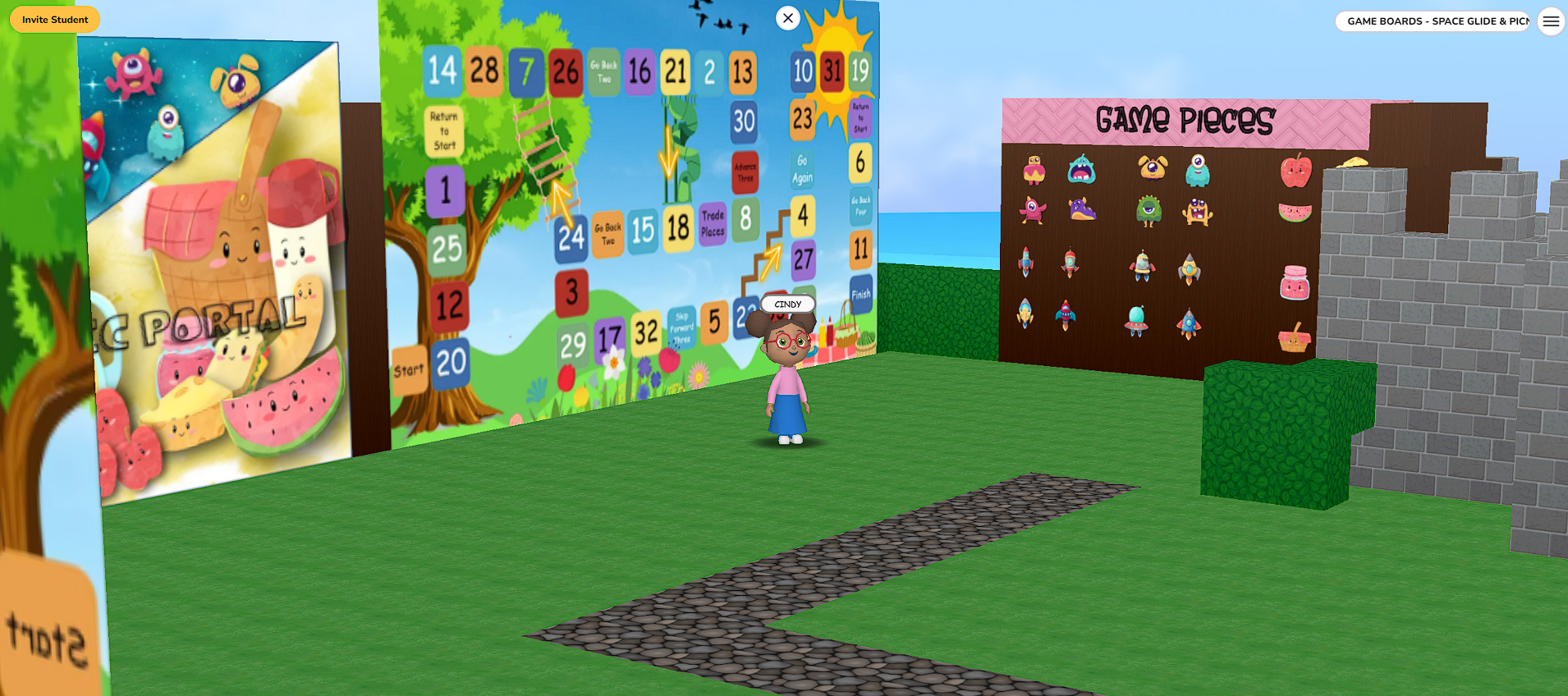
Task: Select the yellow dog monster piece
Action: pyautogui.click(x=1152, y=168)
